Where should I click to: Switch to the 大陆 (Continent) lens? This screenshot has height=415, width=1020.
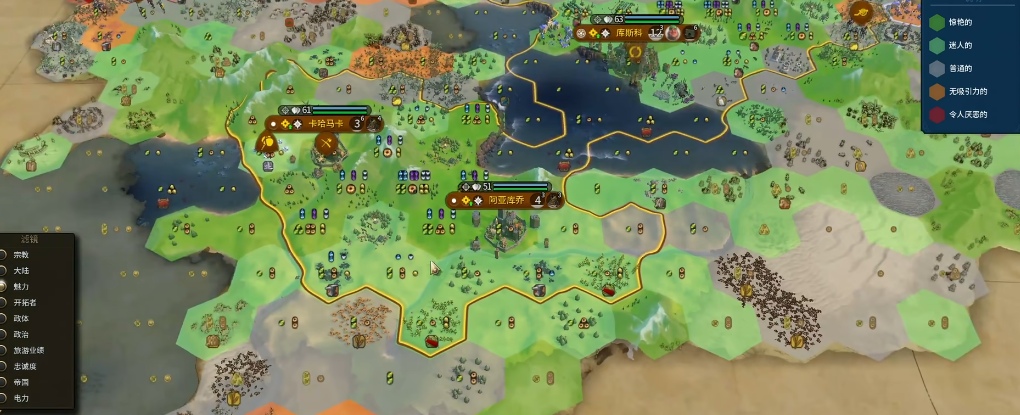[4, 270]
